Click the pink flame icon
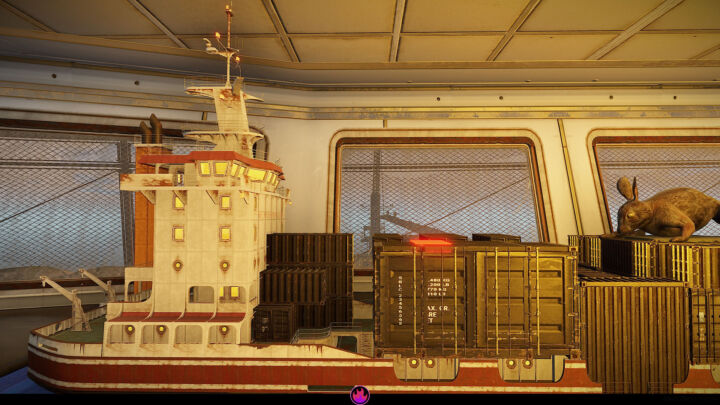The image size is (720, 405). [x=360, y=395]
